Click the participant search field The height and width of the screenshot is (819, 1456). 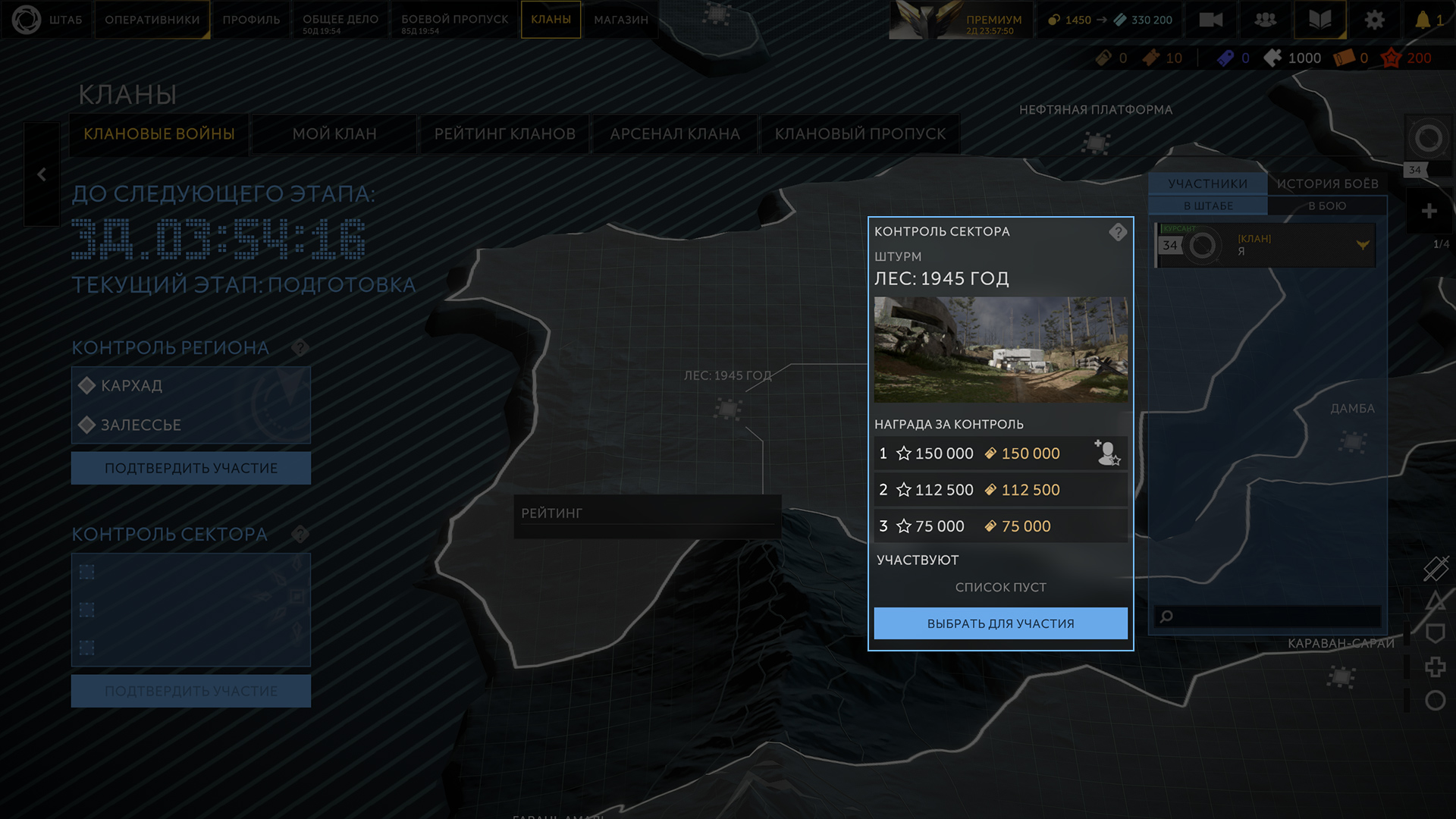coord(1274,616)
